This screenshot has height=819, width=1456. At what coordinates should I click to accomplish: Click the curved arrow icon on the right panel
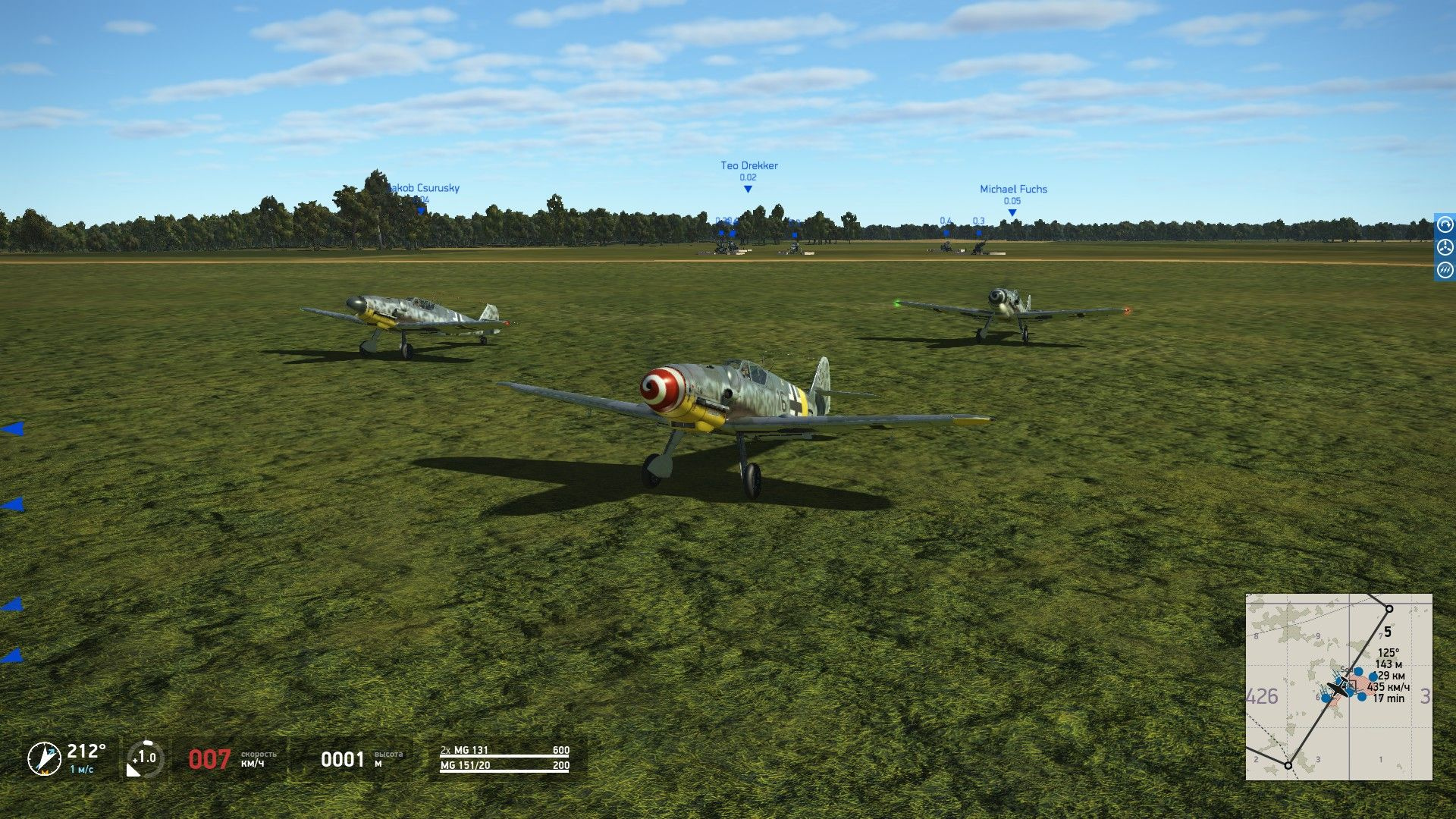click(x=1445, y=225)
